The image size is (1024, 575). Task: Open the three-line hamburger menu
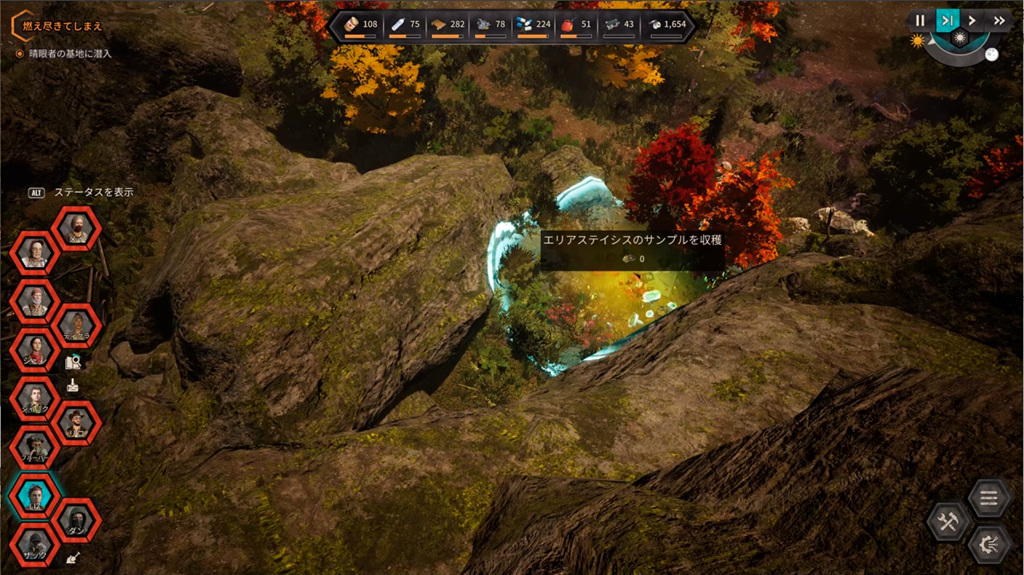[988, 496]
